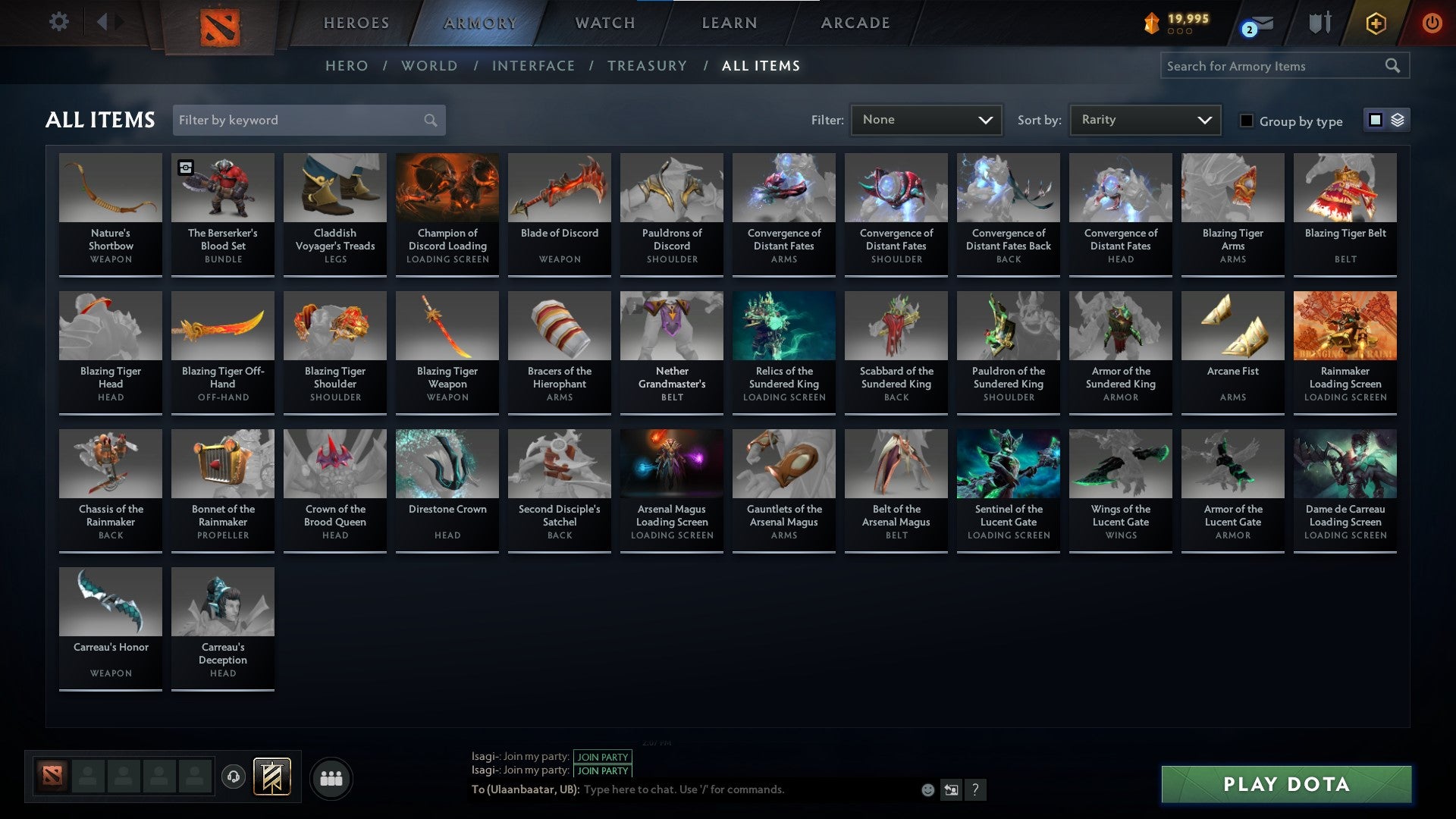Open the WATCH menu
Viewport: 1456px width, 819px height.
click(x=604, y=23)
